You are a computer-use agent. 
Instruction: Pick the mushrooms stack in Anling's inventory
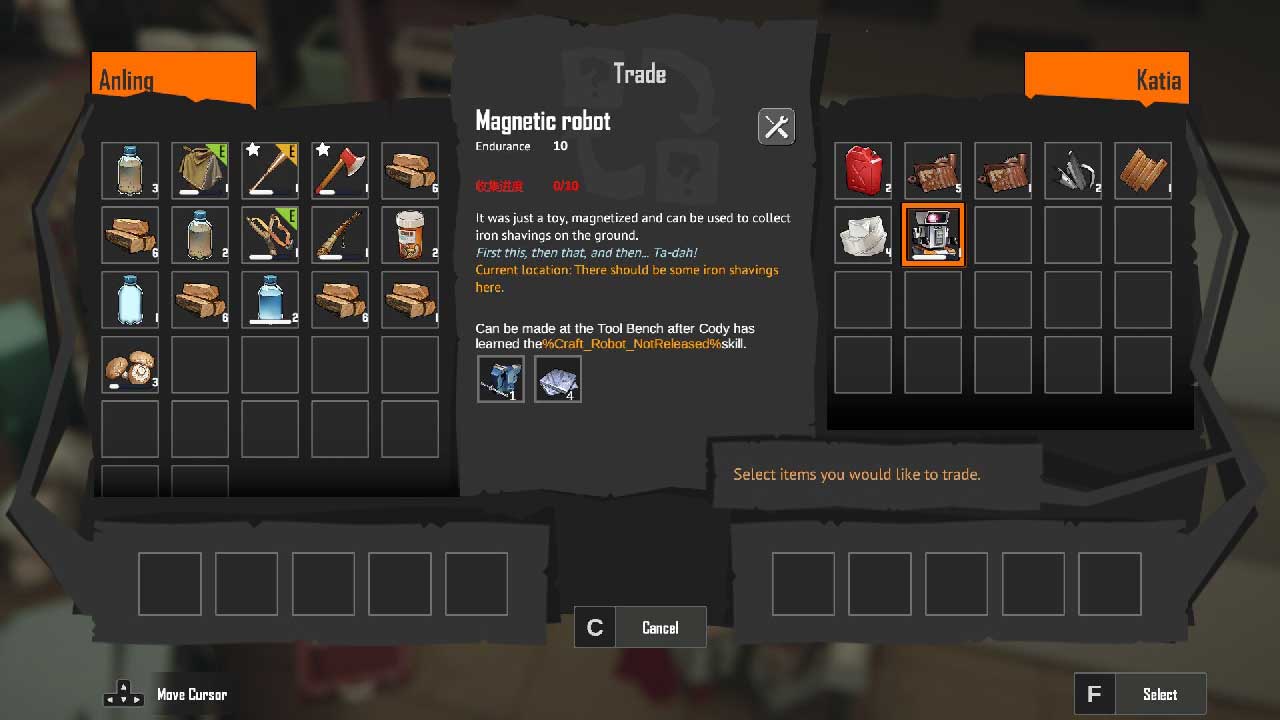[x=130, y=365]
